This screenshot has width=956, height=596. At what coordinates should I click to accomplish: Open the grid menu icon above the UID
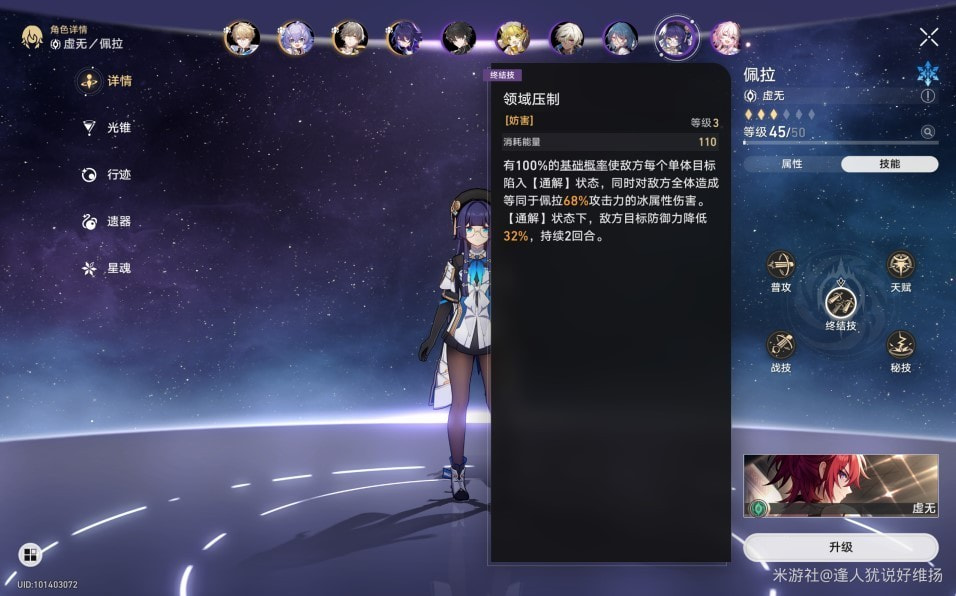(29, 555)
